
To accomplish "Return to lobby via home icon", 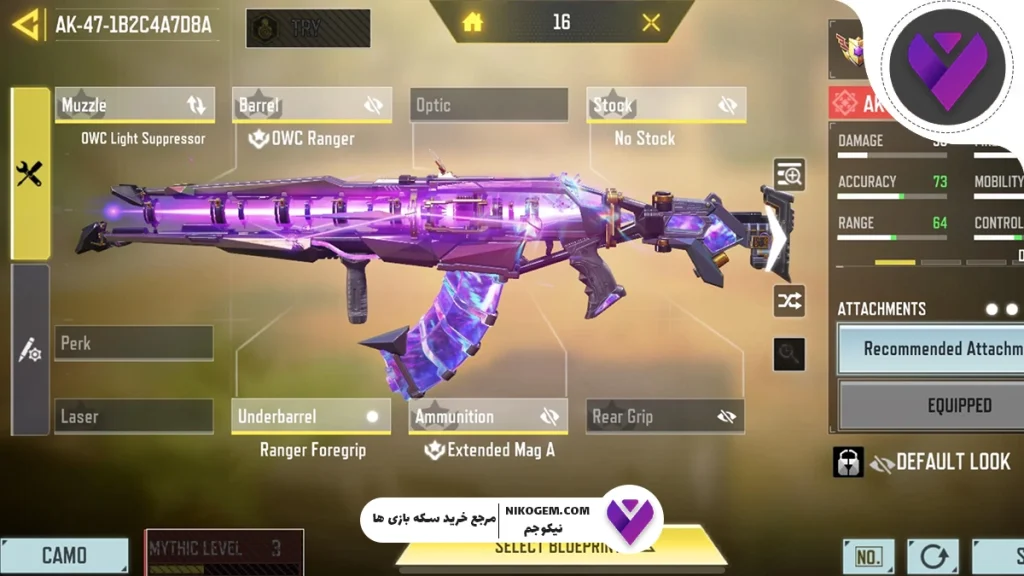I will pyautogui.click(x=473, y=22).
